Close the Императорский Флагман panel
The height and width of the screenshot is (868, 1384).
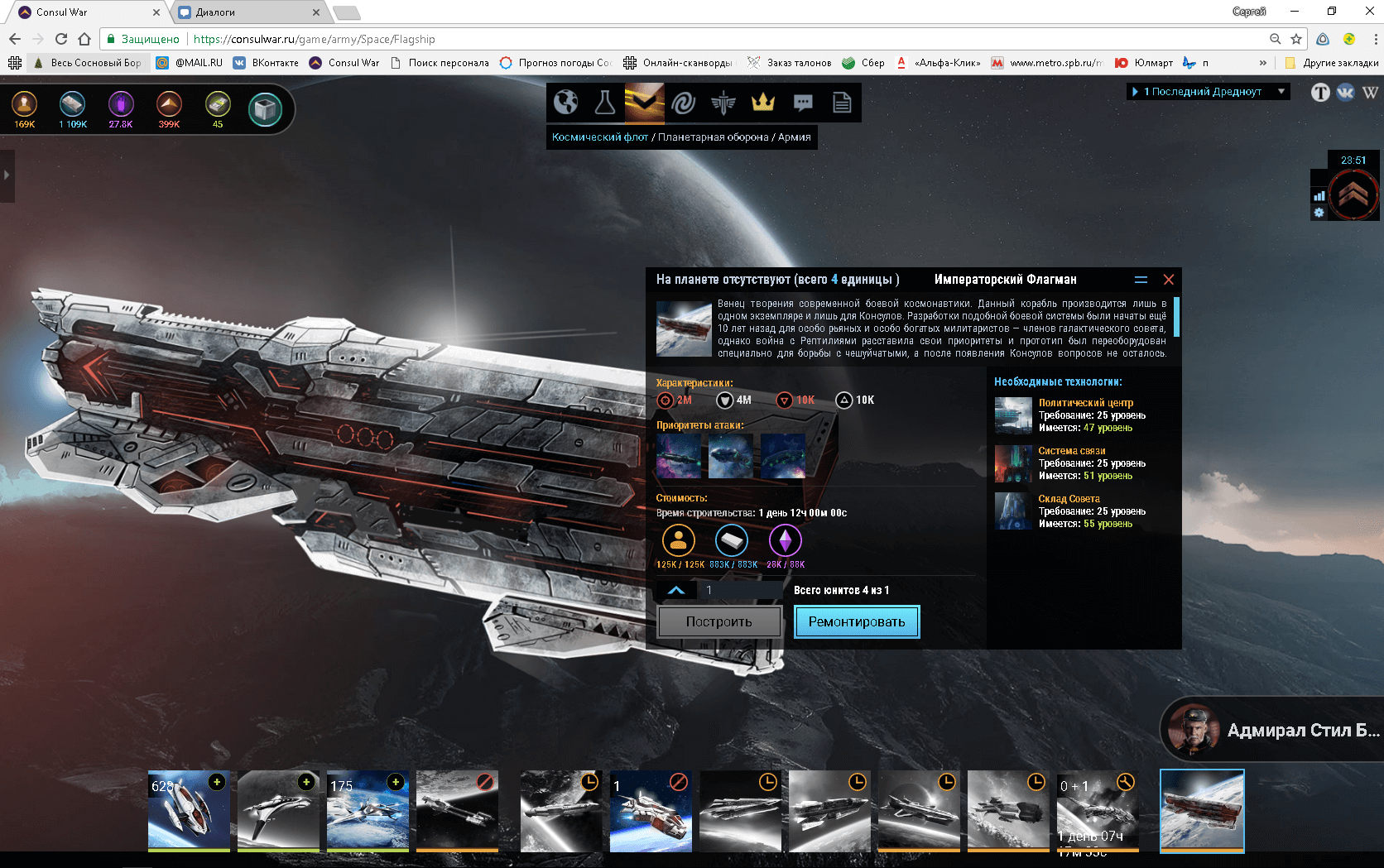click(1169, 280)
